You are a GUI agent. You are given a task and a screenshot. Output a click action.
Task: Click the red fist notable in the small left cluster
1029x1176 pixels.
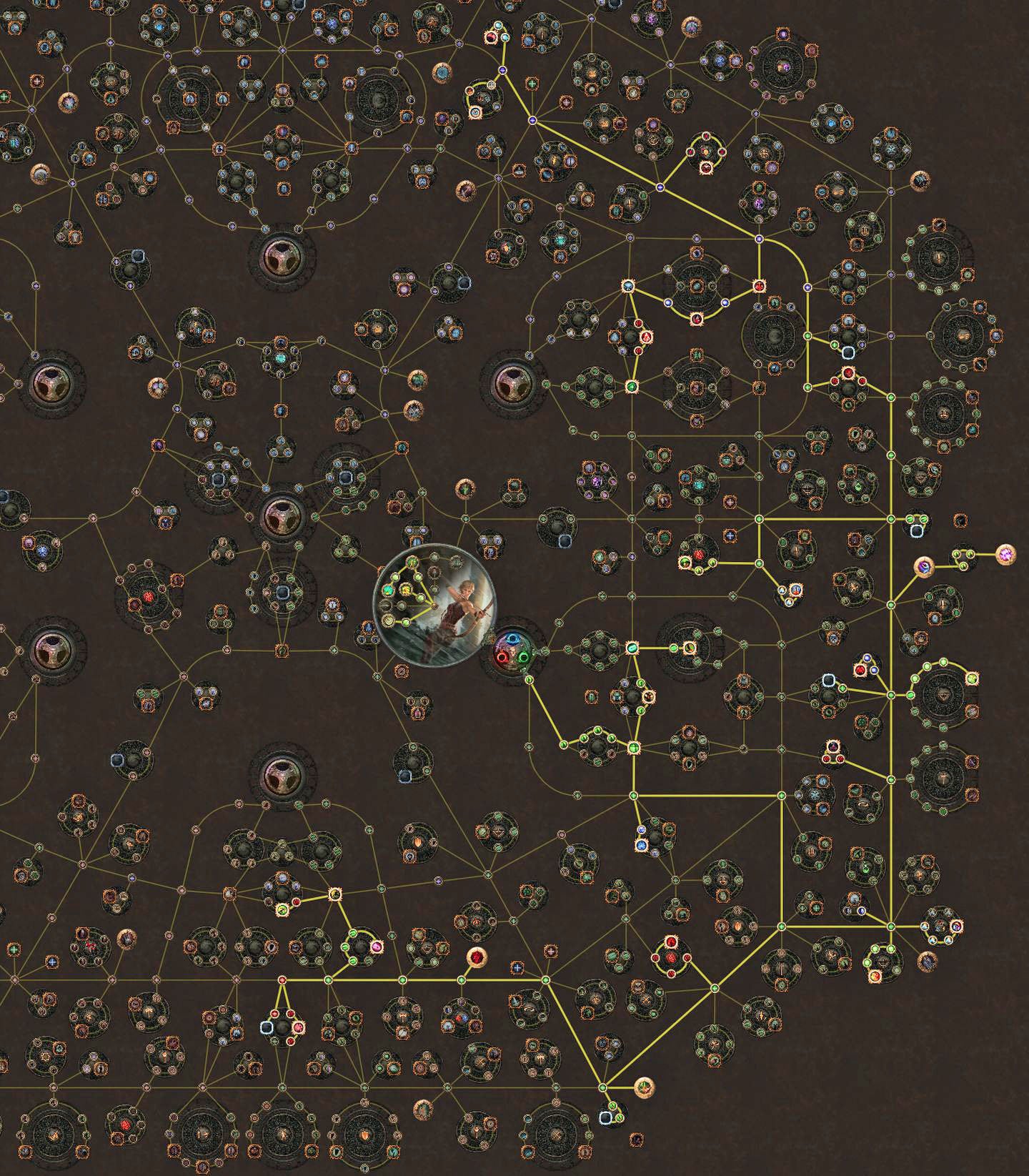[148, 596]
